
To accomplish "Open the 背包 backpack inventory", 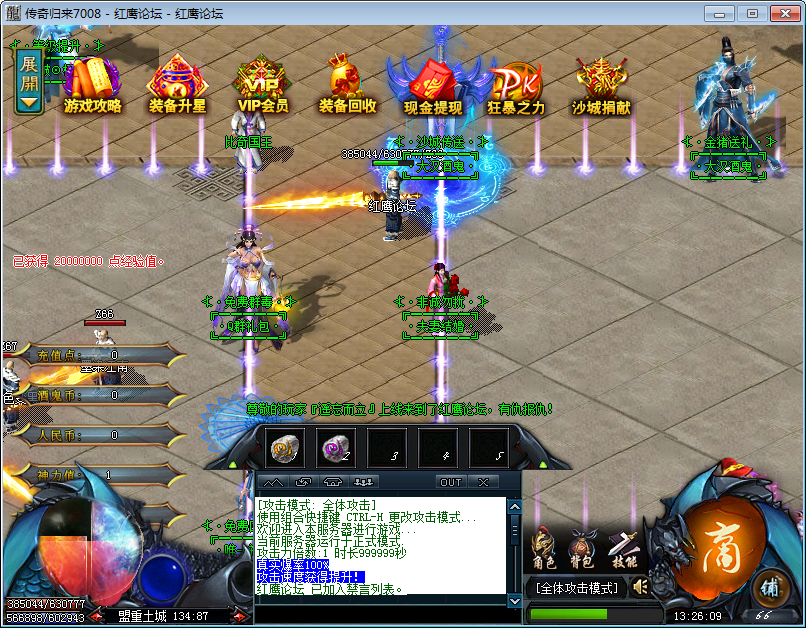I will pyautogui.click(x=582, y=548).
